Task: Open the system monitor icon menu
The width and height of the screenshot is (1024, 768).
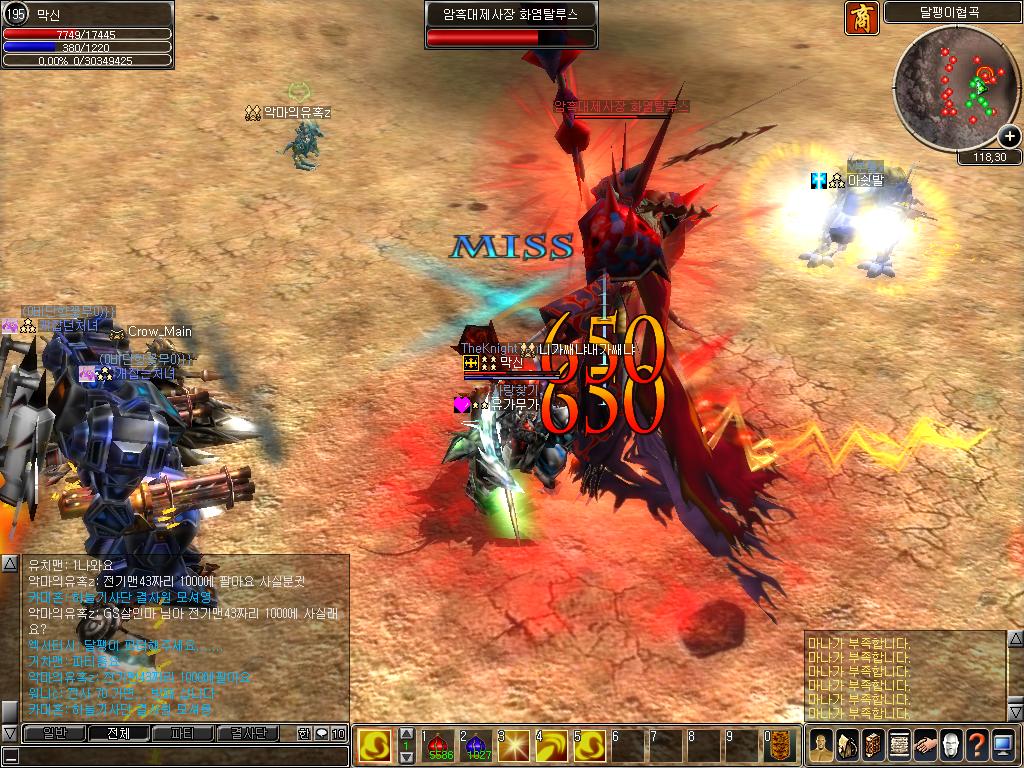Action: click(1003, 746)
